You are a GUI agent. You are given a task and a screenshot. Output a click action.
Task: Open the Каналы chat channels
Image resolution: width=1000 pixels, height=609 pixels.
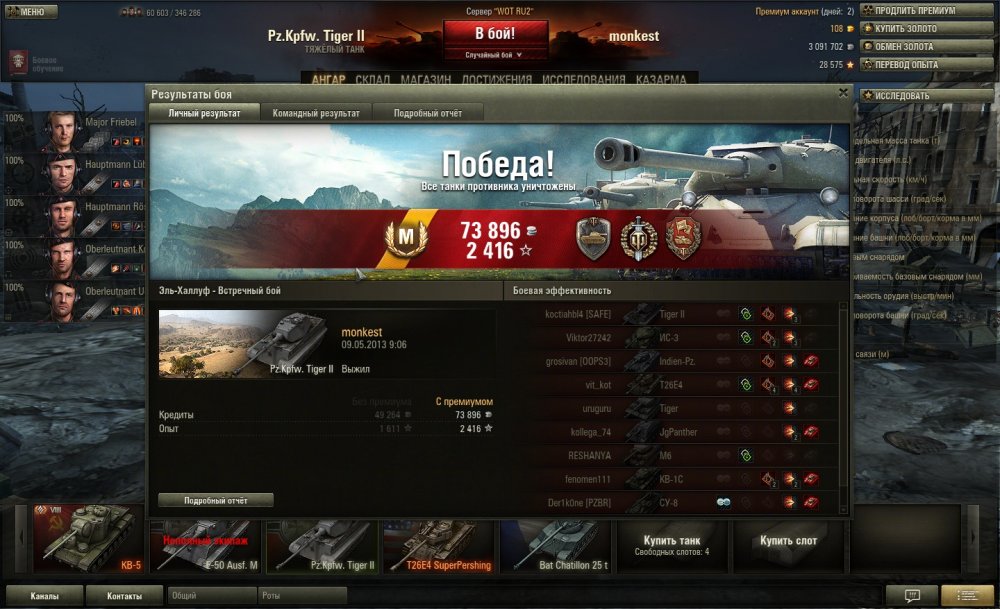pyautogui.click(x=43, y=596)
